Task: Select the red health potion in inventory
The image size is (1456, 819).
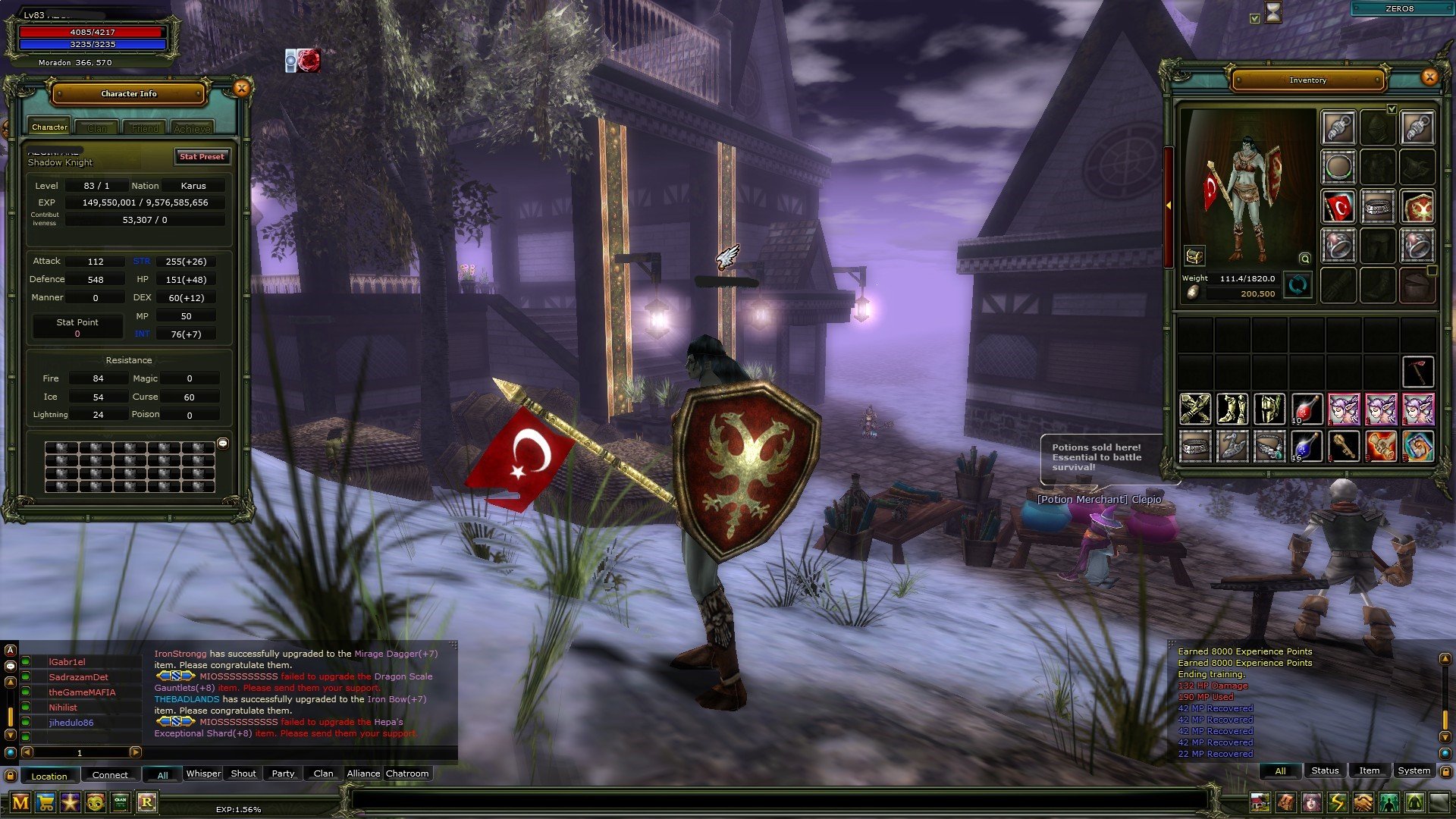Action: 1306,409
